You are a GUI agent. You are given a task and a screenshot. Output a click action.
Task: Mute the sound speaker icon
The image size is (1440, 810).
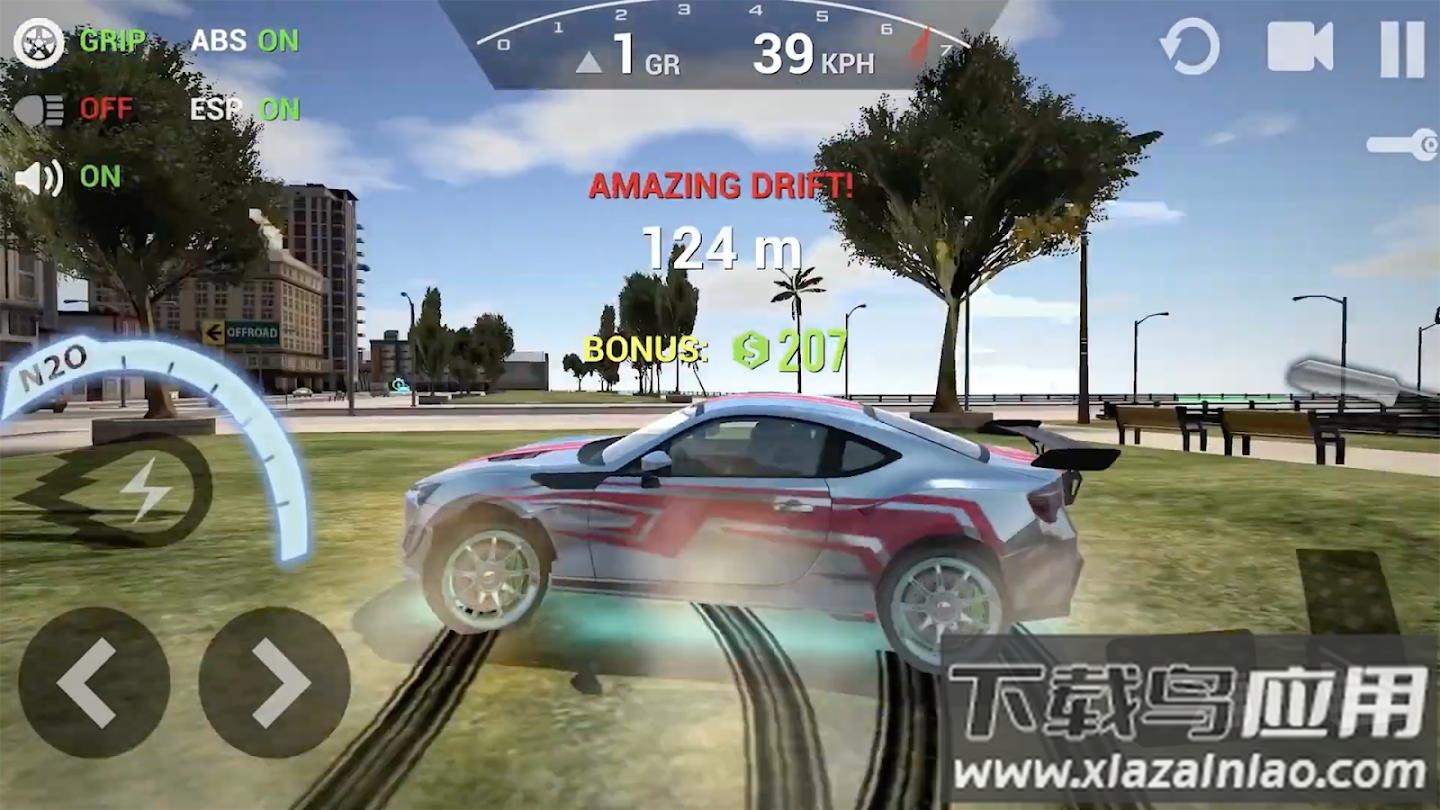click(39, 177)
